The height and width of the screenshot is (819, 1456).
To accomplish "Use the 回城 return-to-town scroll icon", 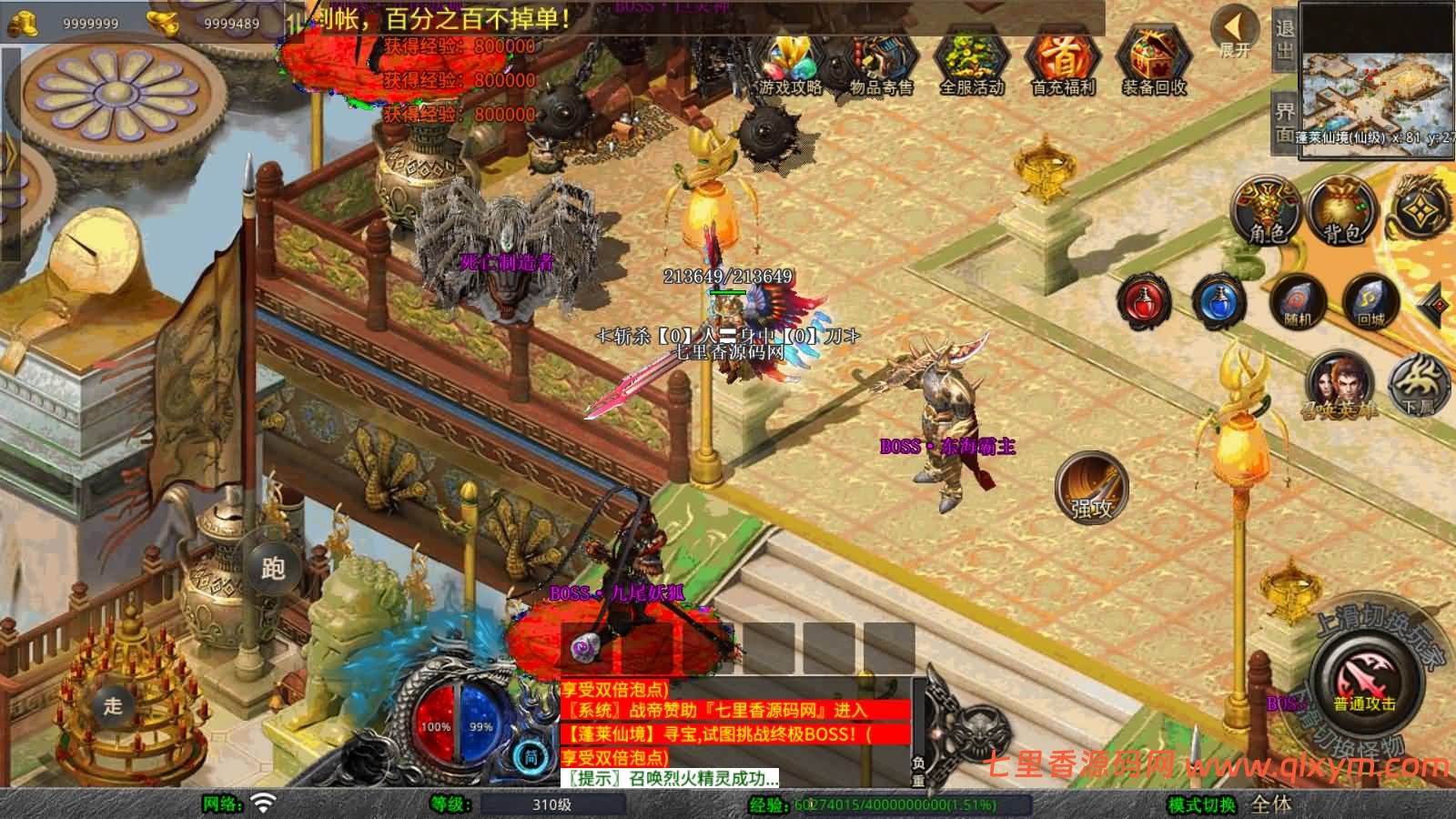I will click(1368, 300).
